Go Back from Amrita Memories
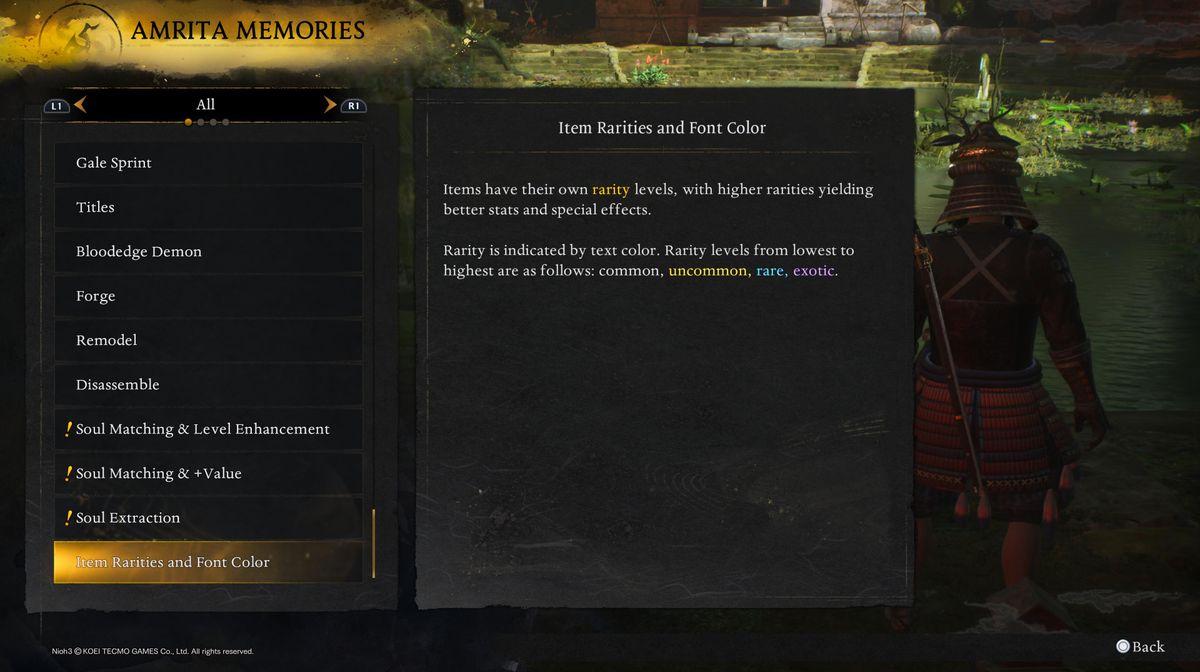The width and height of the screenshot is (1200, 672). (1140, 646)
